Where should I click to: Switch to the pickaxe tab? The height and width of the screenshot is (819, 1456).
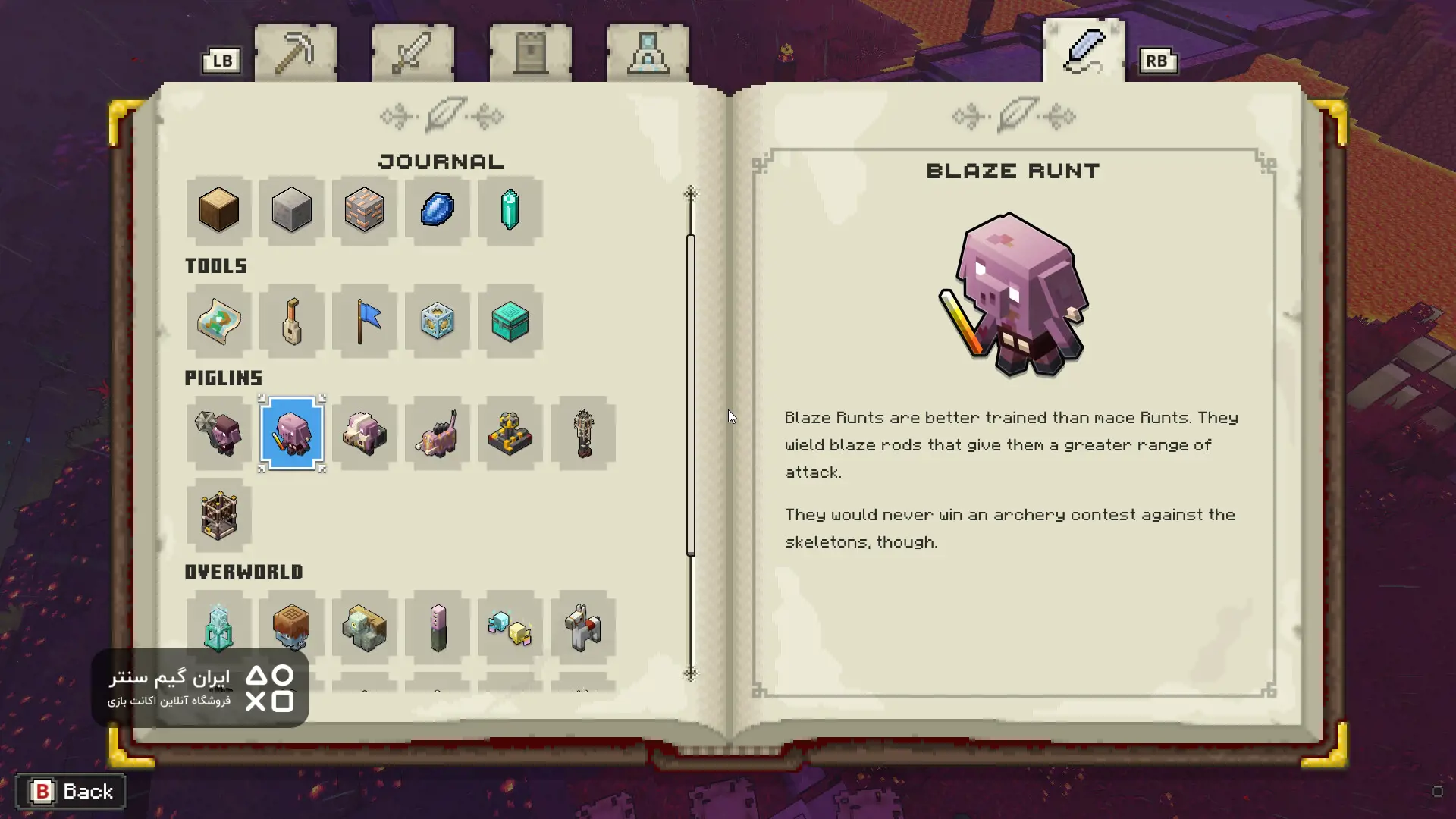tap(295, 53)
